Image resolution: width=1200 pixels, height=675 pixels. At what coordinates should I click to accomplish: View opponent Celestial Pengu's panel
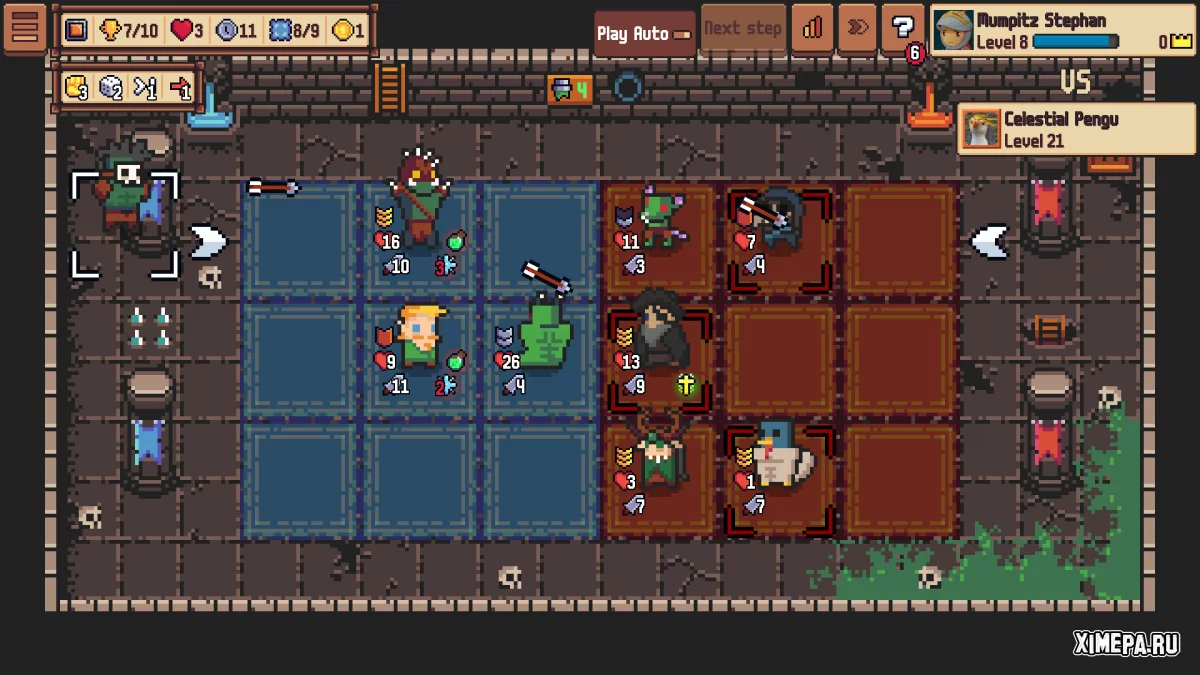click(1055, 129)
